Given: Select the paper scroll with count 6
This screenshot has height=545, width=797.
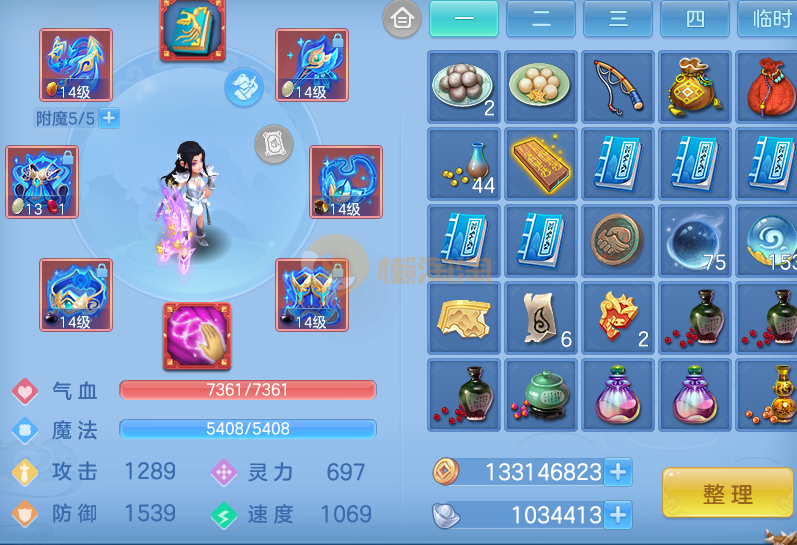Looking at the screenshot, I should [541, 317].
